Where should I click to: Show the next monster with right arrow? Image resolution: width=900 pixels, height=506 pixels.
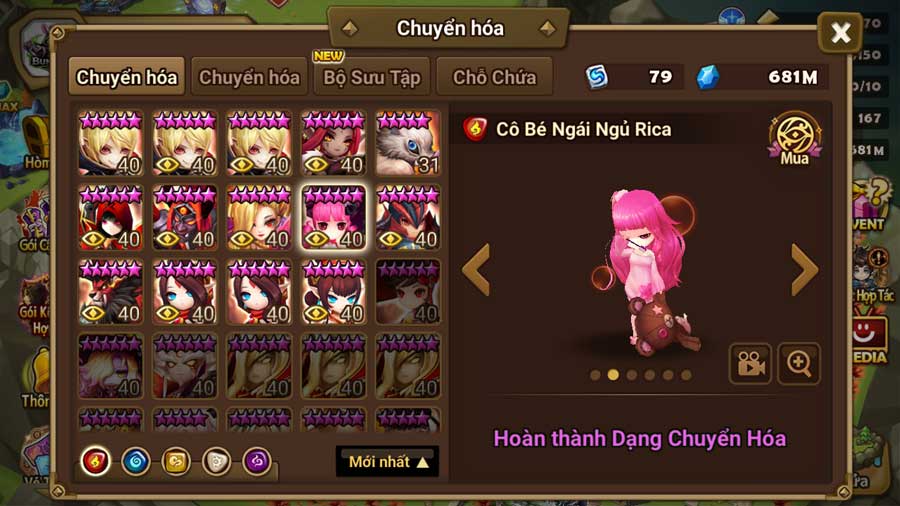(804, 270)
